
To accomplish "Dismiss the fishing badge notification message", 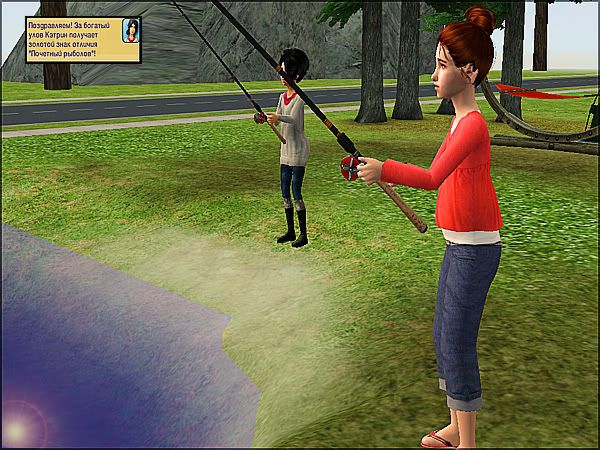I will (65, 39).
